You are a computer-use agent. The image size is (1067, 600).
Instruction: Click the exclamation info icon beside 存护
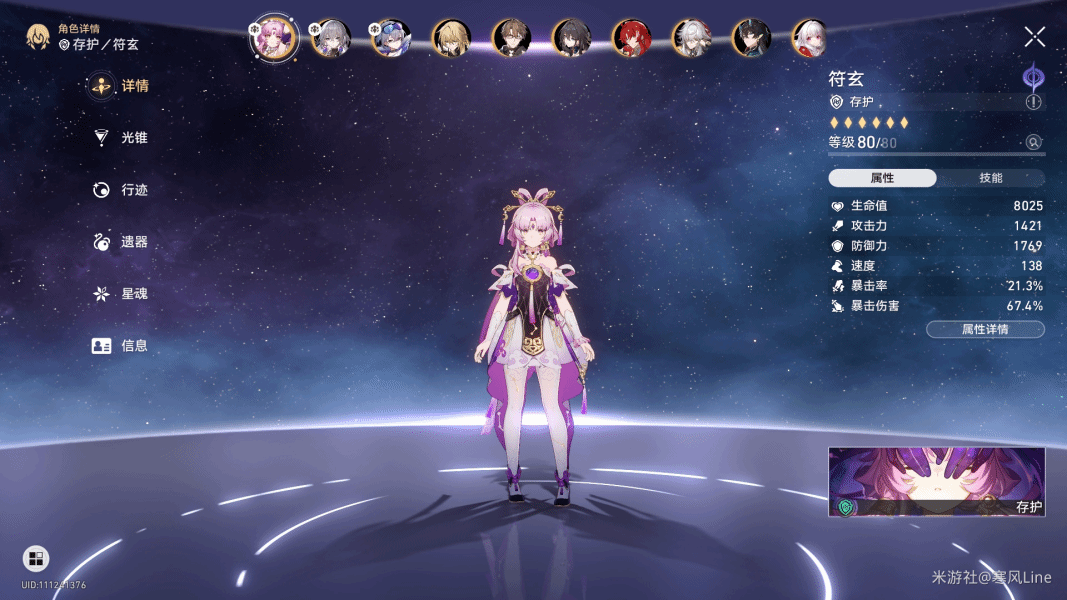click(x=1033, y=102)
